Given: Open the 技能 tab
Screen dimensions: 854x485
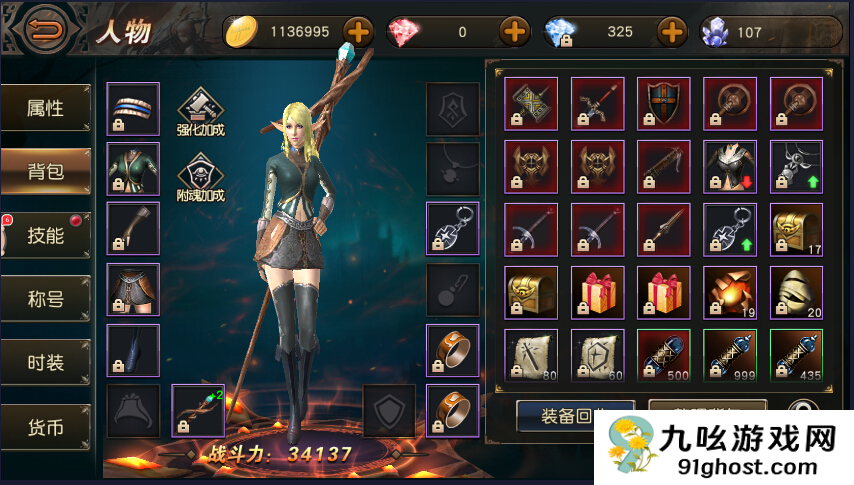Looking at the screenshot, I should click(46, 235).
